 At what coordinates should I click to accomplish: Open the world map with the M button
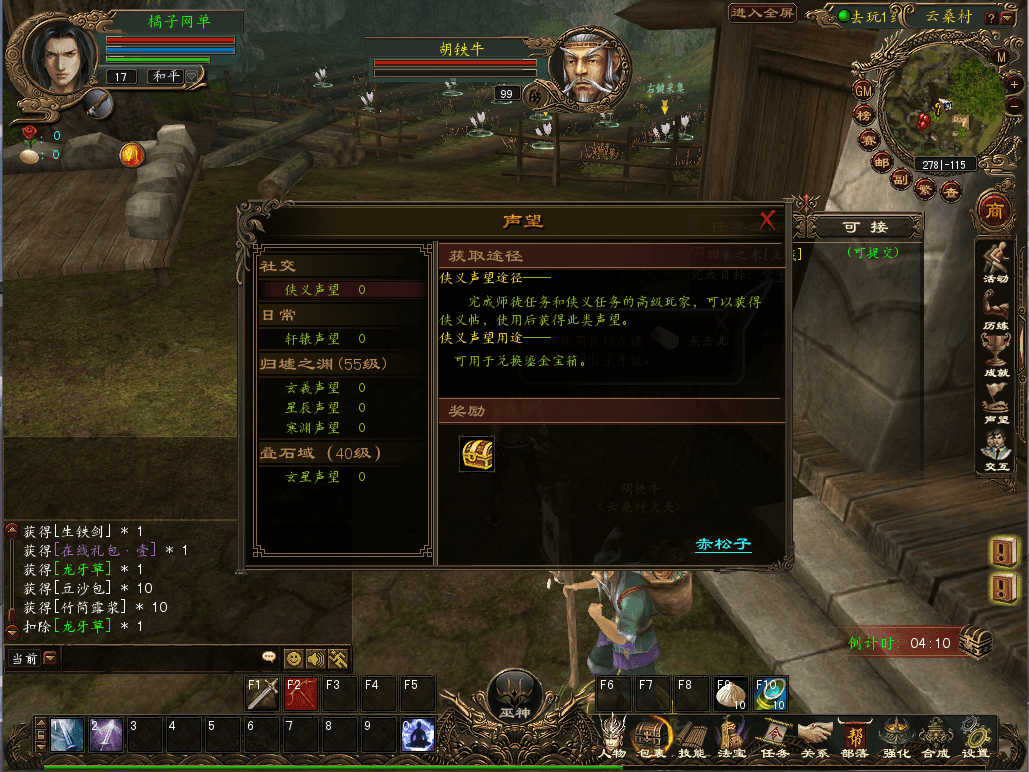coord(1001,57)
